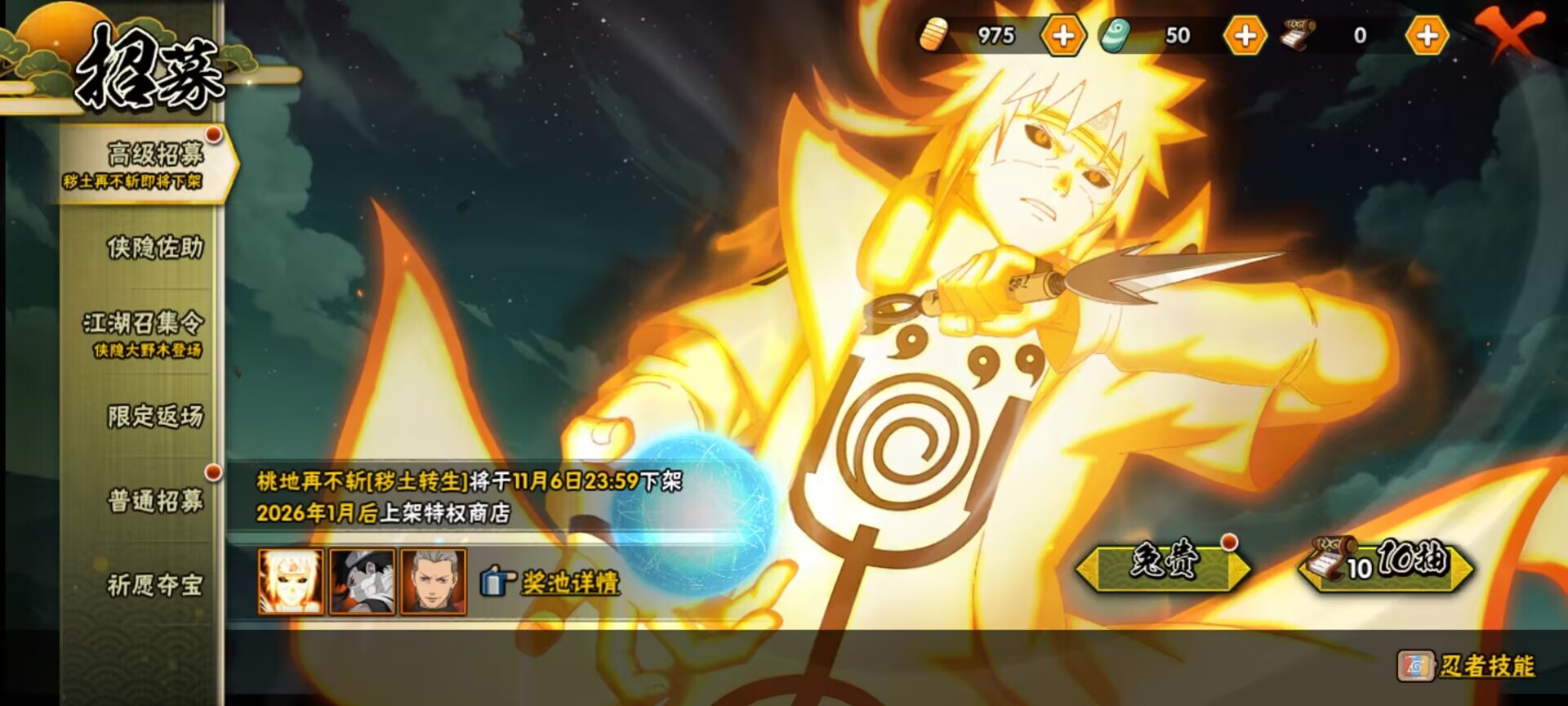Add more gold coins with plus button
This screenshot has width=1568, height=706.
coord(1062,36)
